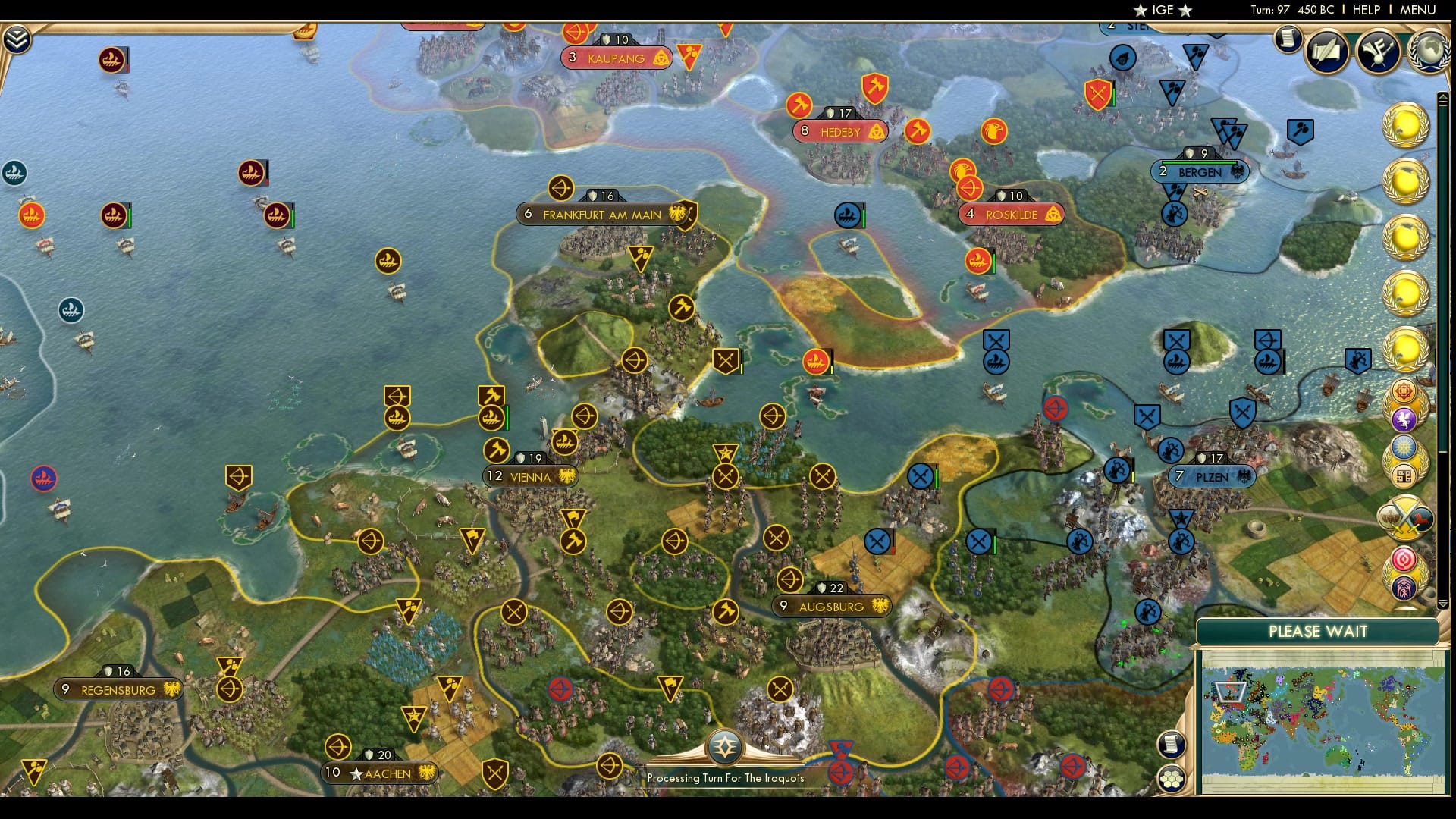Viewport: 1456px width, 819px height.
Task: Click the purple lion Great Person notification
Action: click(1406, 419)
